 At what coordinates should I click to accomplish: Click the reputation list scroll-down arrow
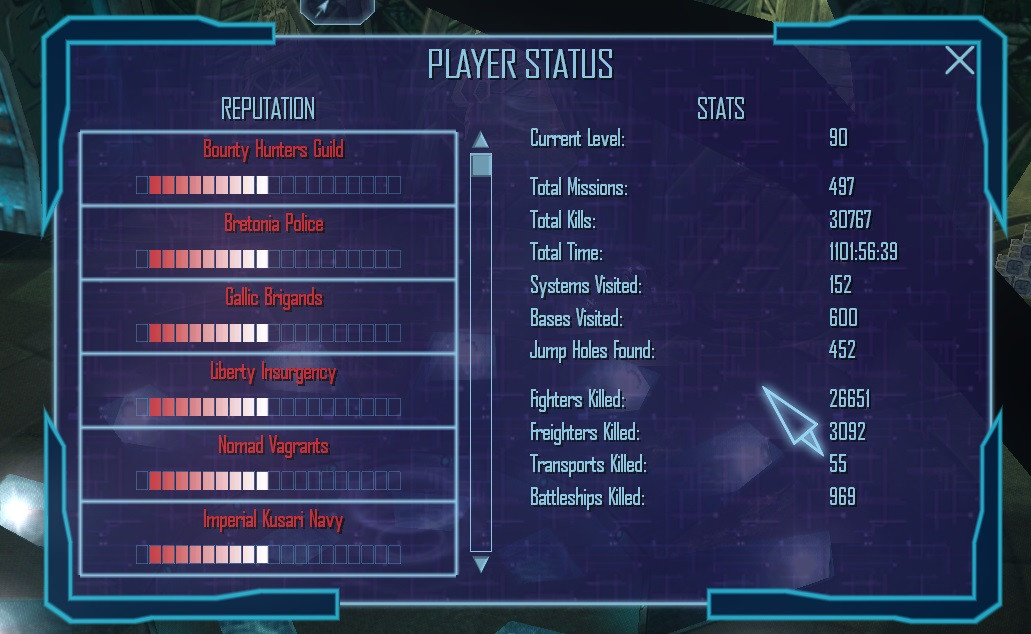coord(481,565)
